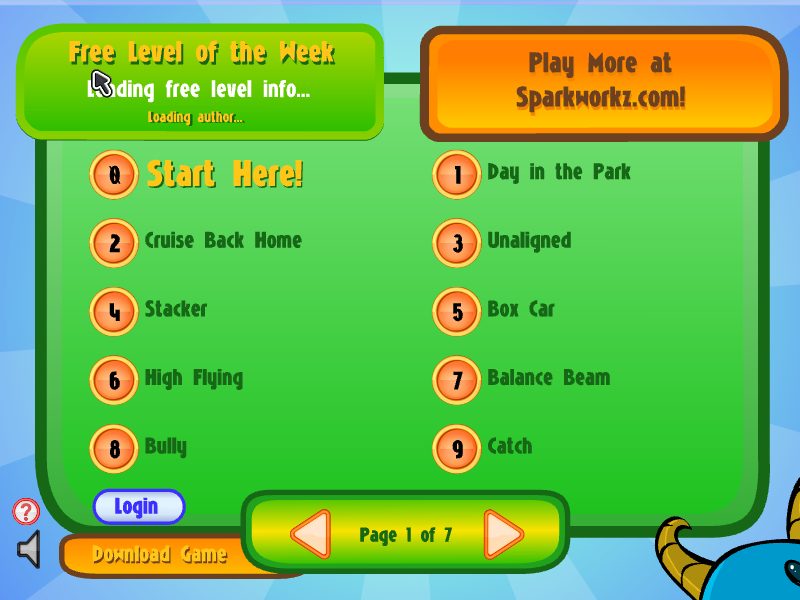The image size is (800, 600).
Task: Click the Login button
Action: 138,507
